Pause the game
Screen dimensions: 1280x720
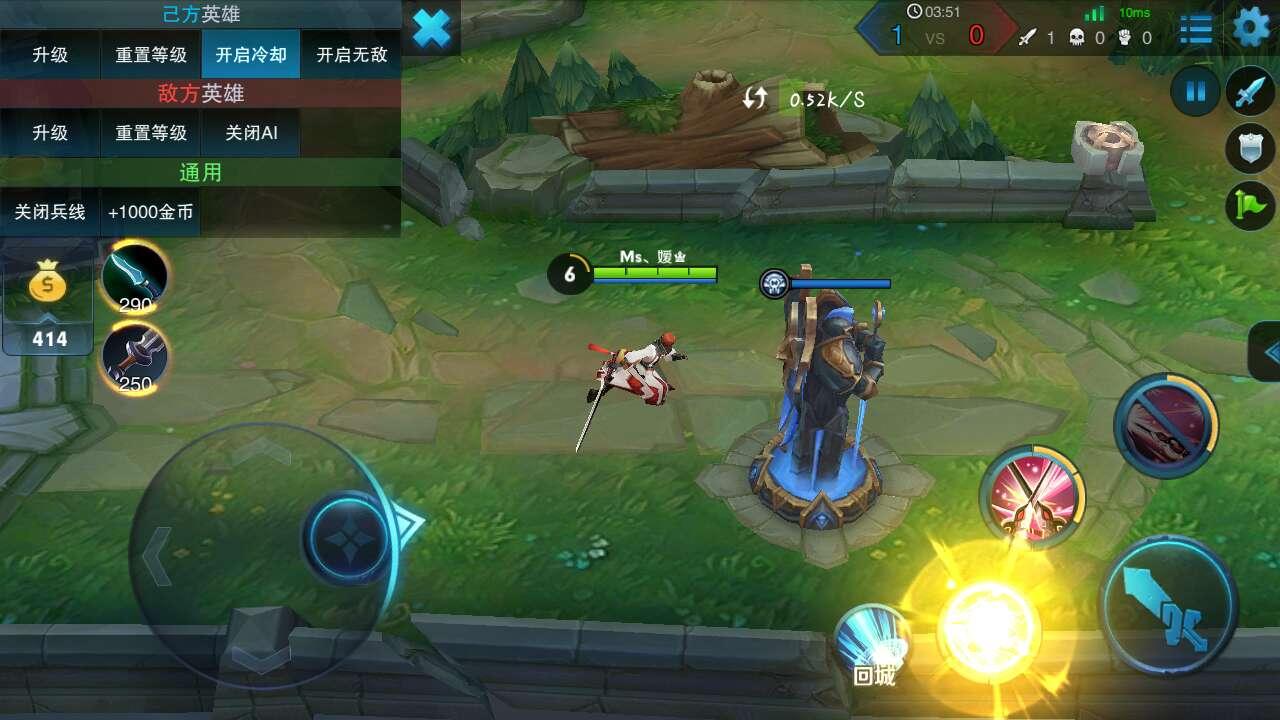[1195, 93]
